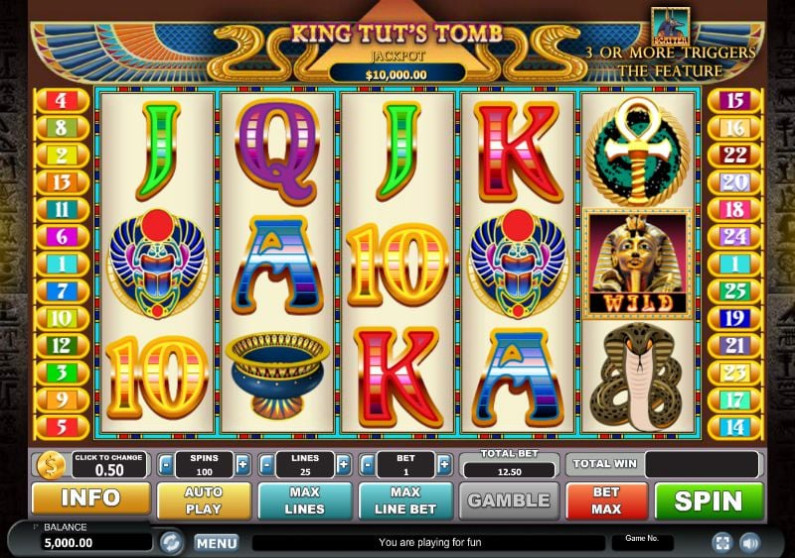Select payline number 15
This screenshot has width=795, height=558.
[x=735, y=100]
